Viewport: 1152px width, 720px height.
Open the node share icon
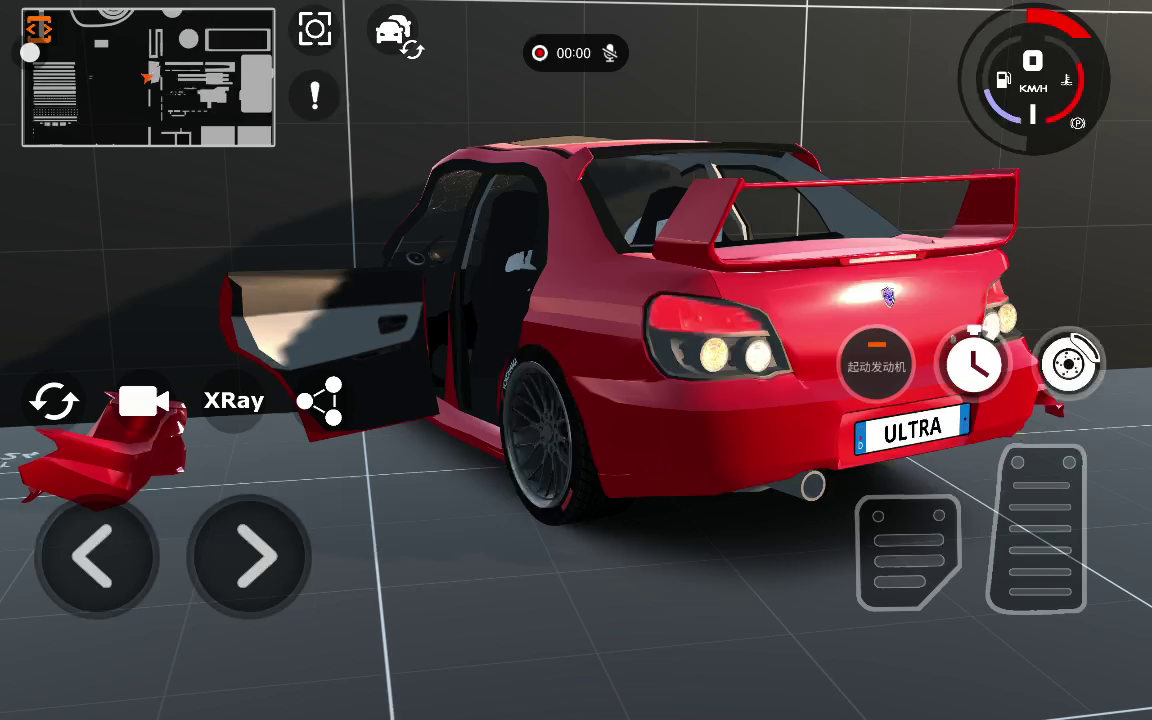tap(320, 401)
